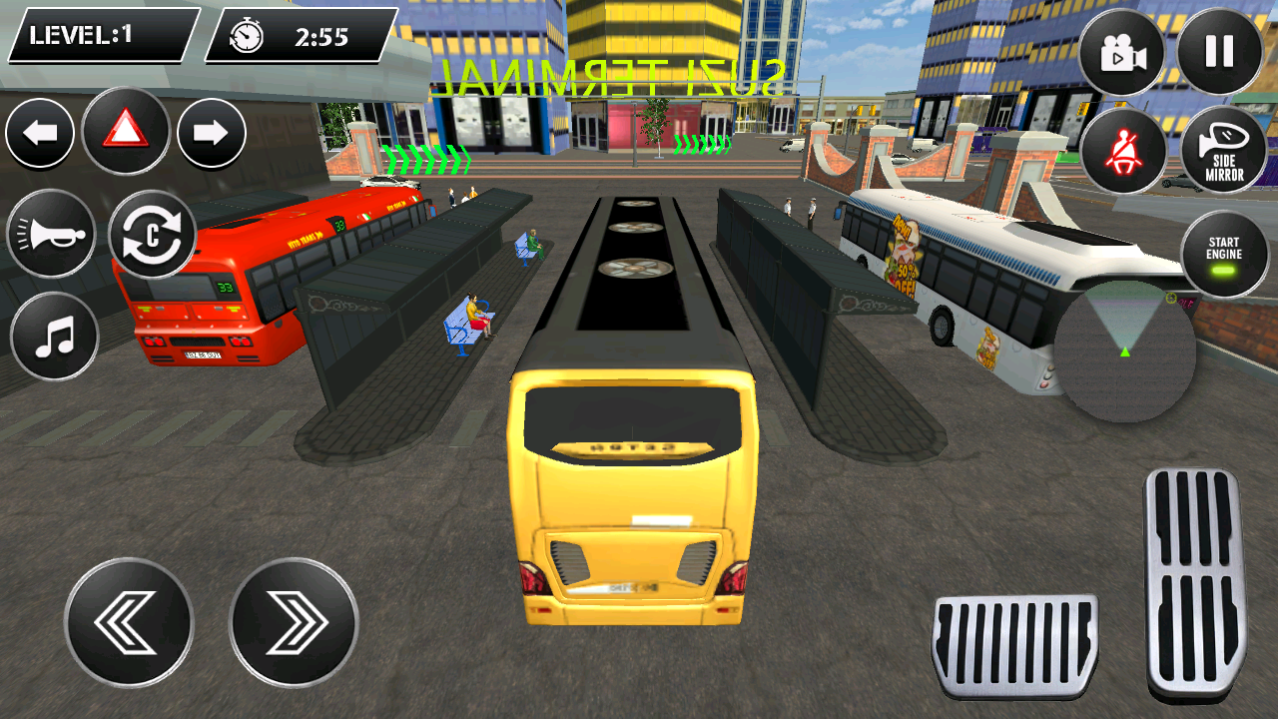
Task: Toggle the music note button
Action: pos(54,338)
